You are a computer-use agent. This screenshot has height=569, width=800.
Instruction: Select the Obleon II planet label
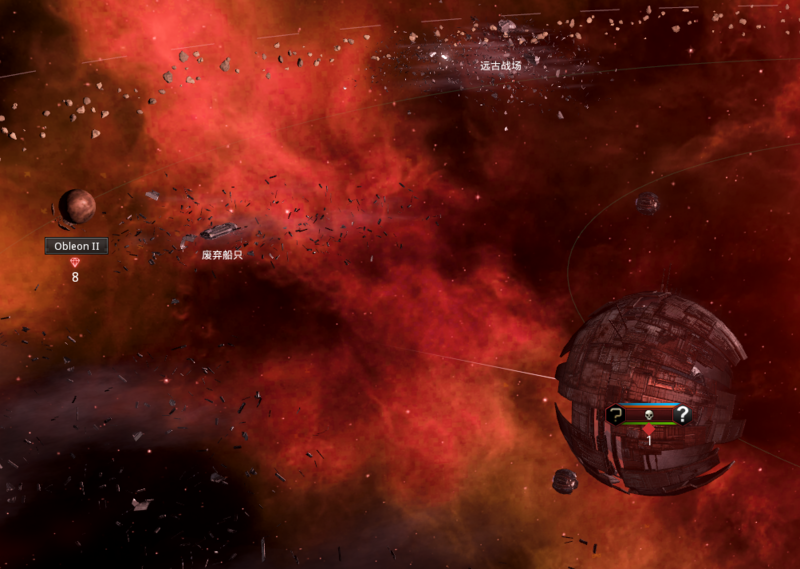76,246
